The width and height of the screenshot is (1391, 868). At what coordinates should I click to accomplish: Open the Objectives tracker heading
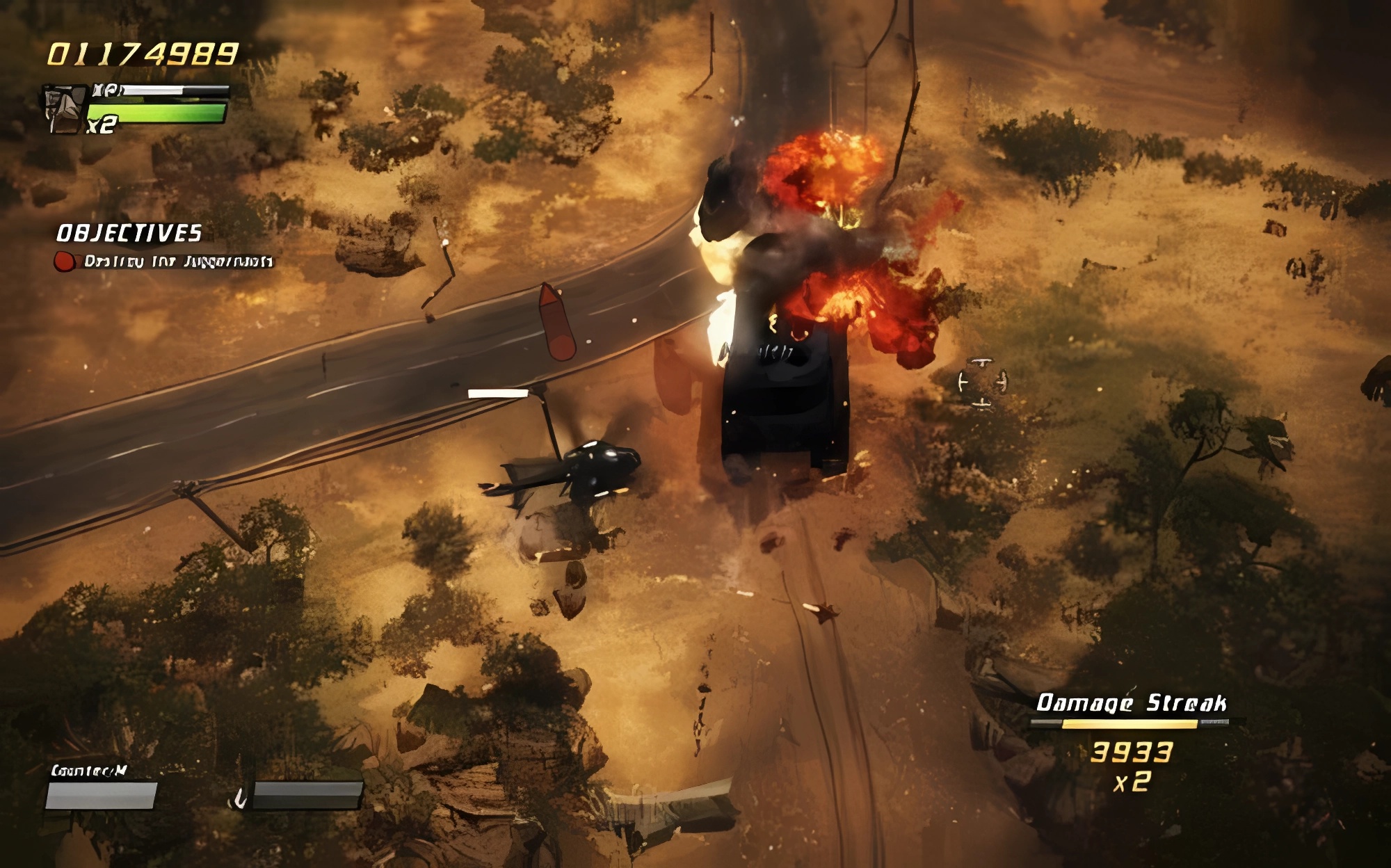tap(129, 233)
